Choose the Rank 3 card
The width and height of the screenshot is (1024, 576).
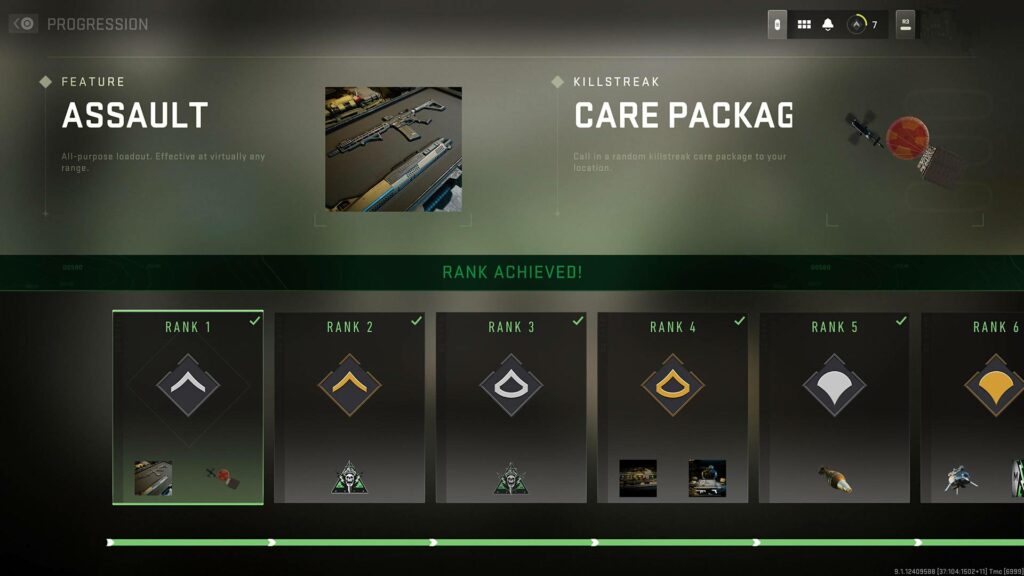[x=511, y=407]
